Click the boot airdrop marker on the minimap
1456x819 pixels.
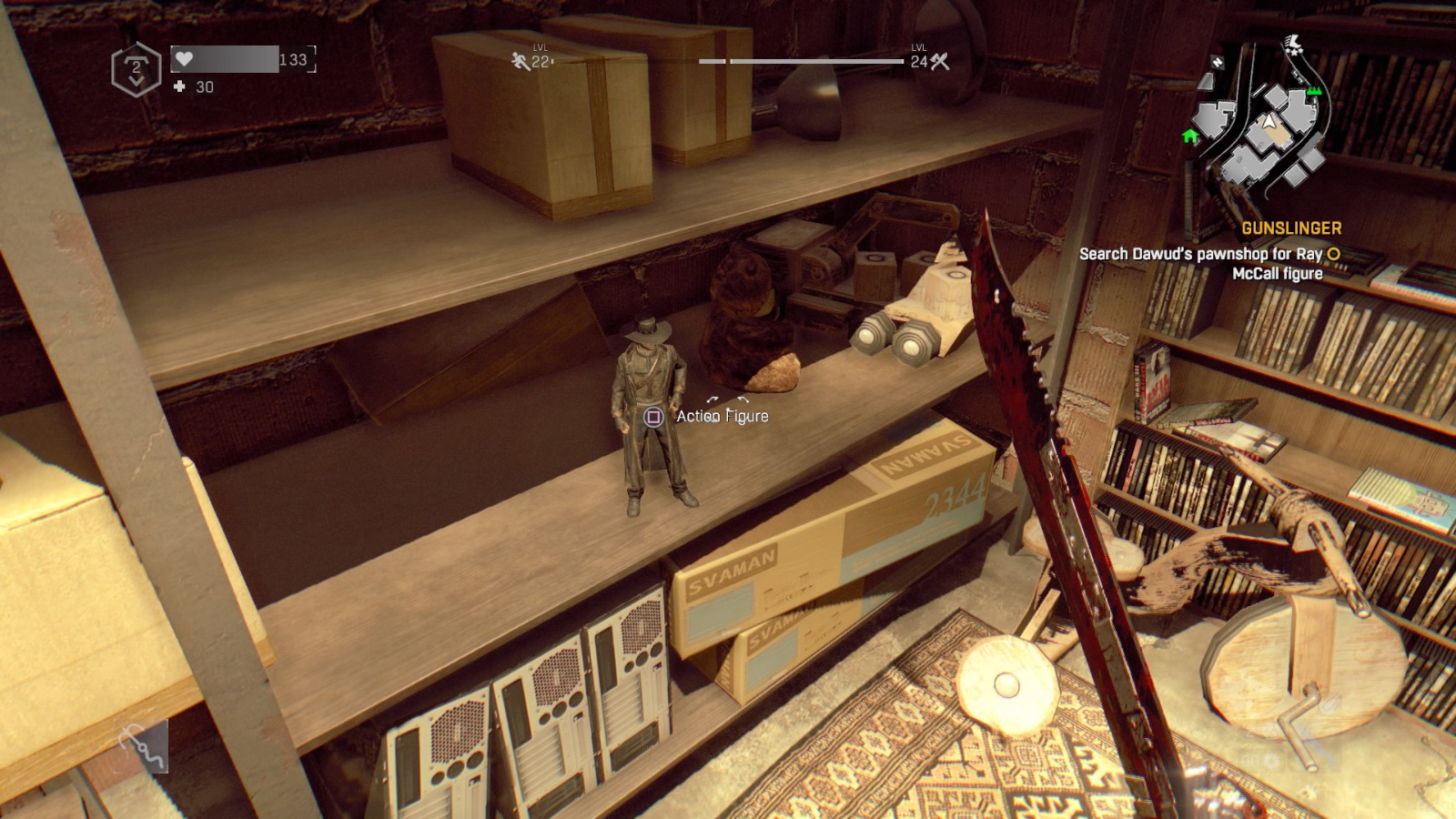point(1294,44)
